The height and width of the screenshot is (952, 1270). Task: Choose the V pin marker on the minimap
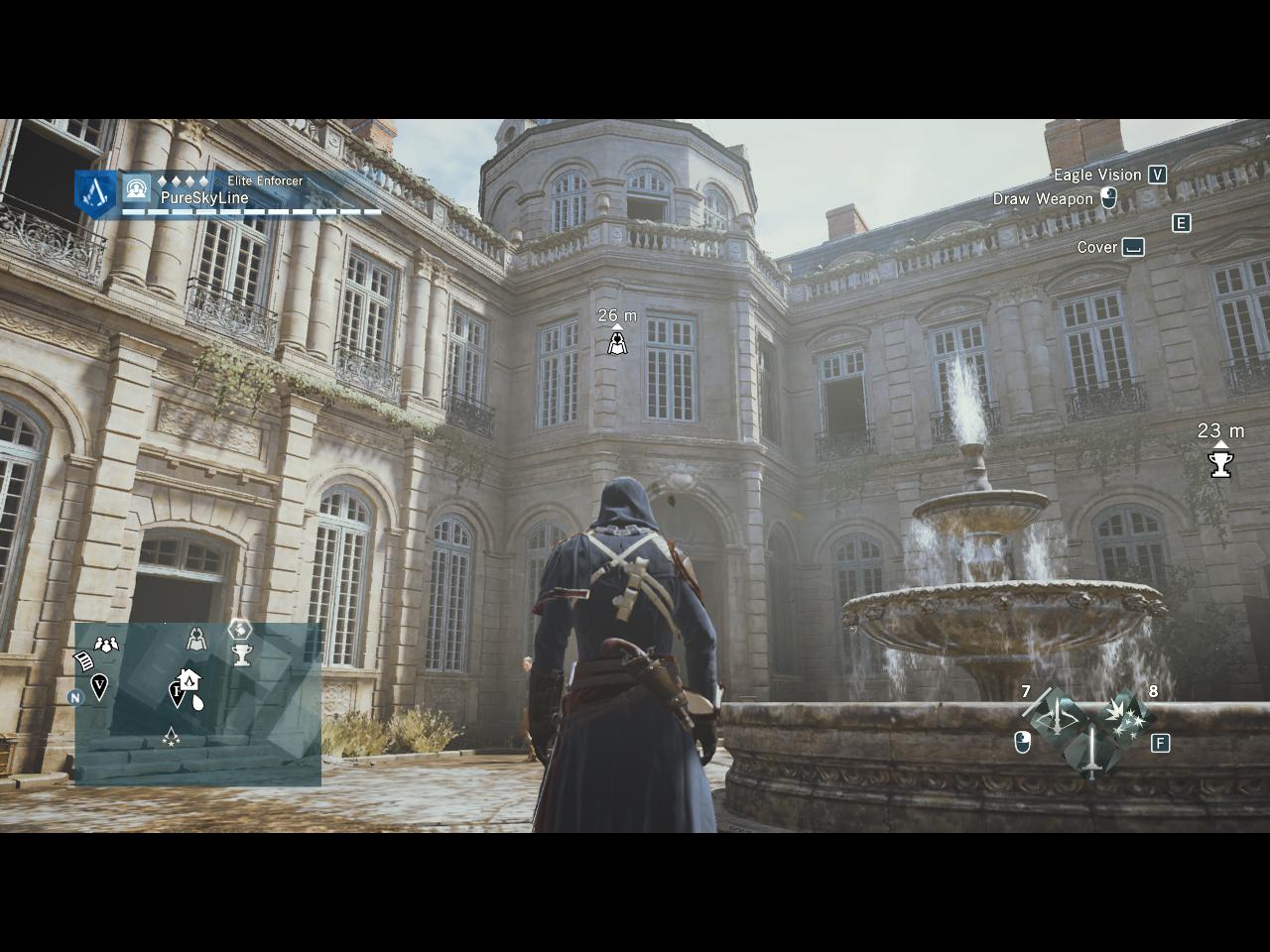pyautogui.click(x=99, y=685)
